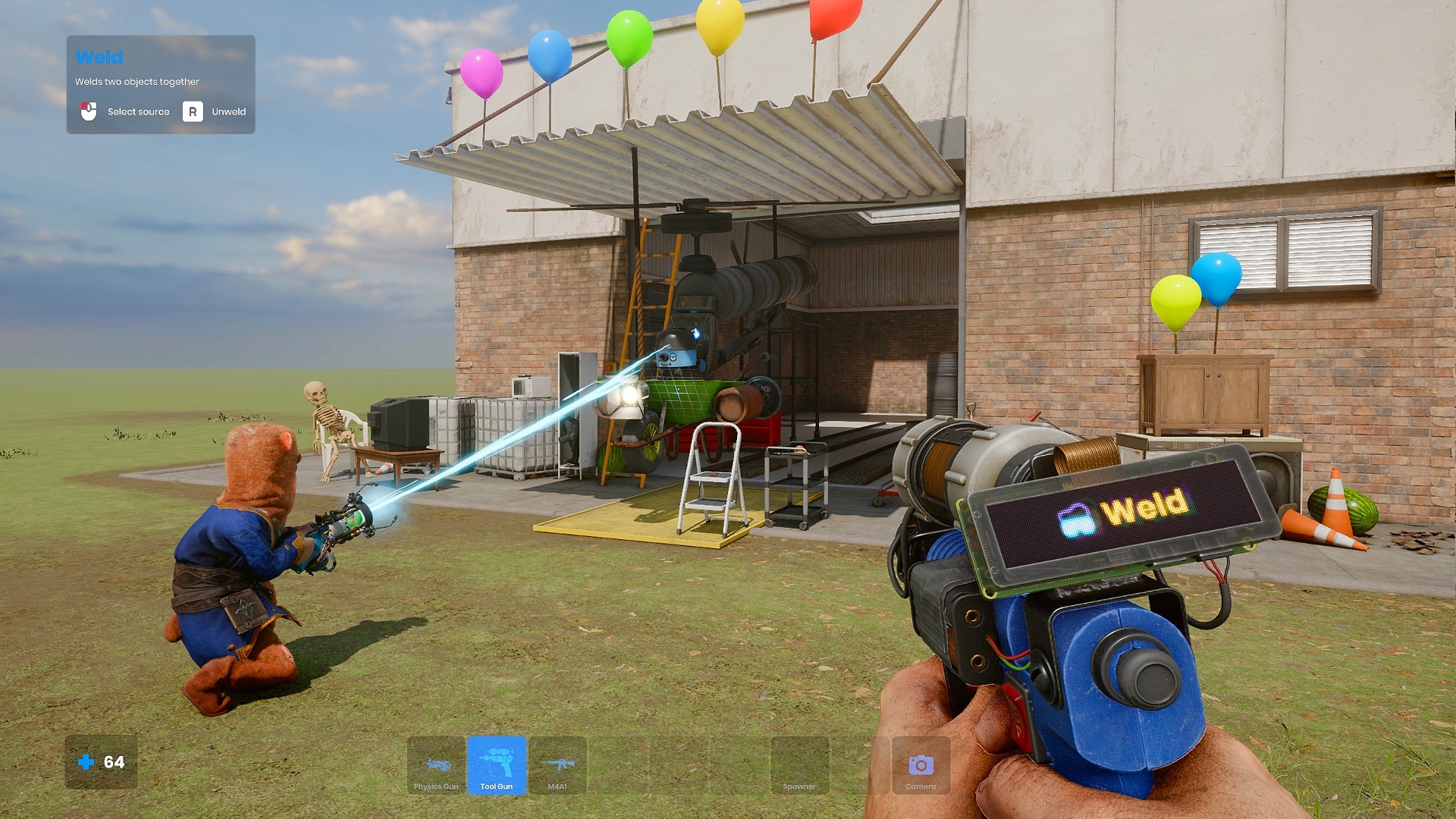Choose the Tool Gun slot
The image size is (1456, 819).
497,766
